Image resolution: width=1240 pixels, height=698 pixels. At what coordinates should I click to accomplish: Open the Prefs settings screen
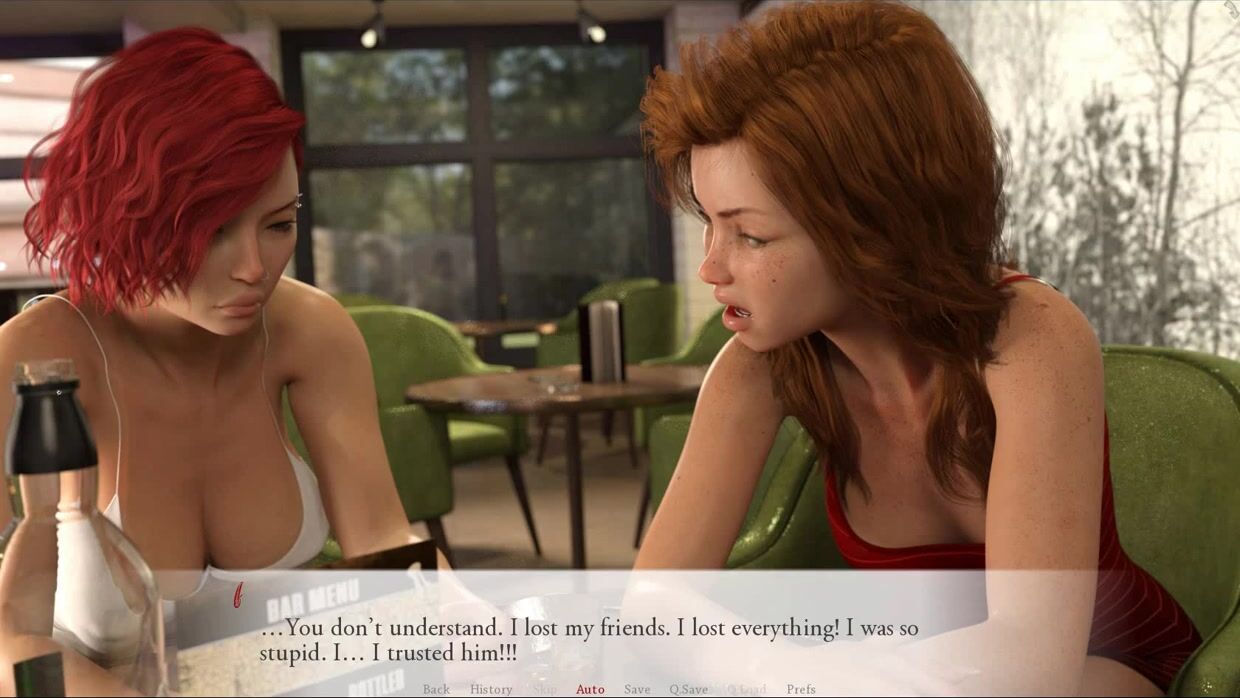click(801, 689)
